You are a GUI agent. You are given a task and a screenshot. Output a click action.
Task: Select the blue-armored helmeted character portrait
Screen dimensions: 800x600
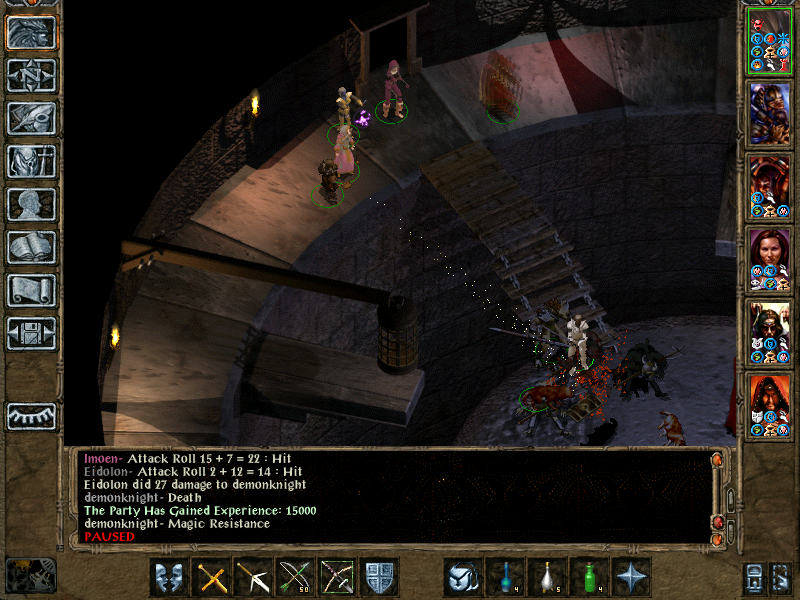[771, 112]
